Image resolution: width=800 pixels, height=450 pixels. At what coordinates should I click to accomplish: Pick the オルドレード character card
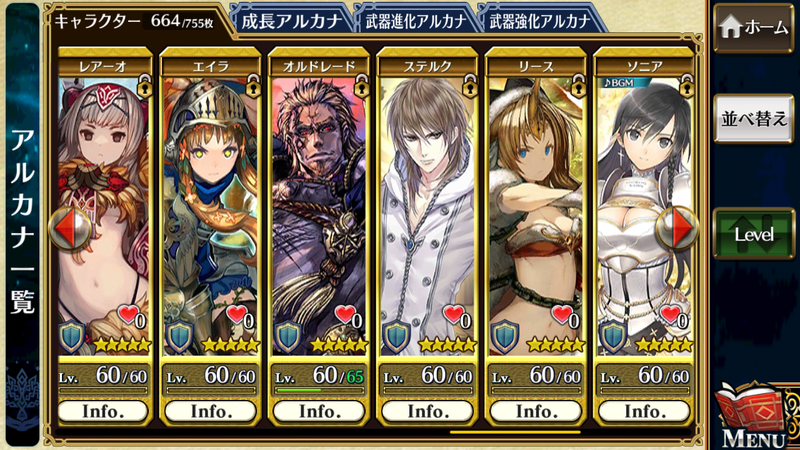click(x=319, y=200)
